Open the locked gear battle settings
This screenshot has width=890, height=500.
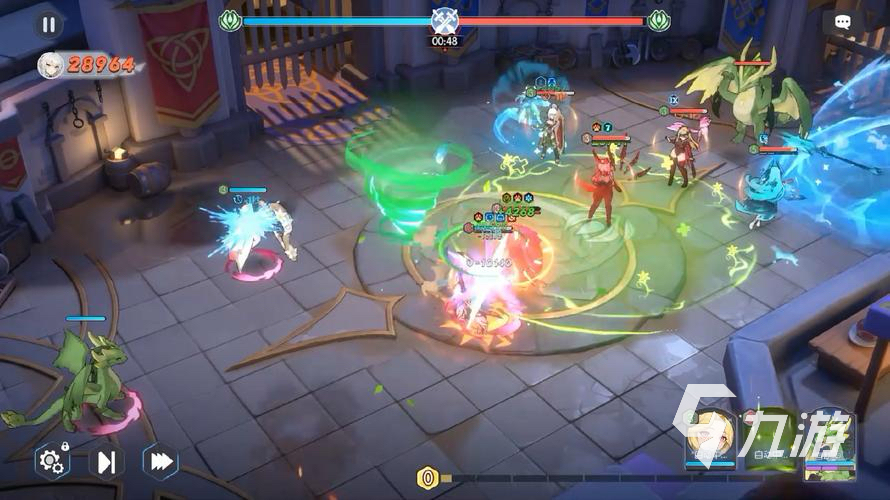(x=51, y=461)
